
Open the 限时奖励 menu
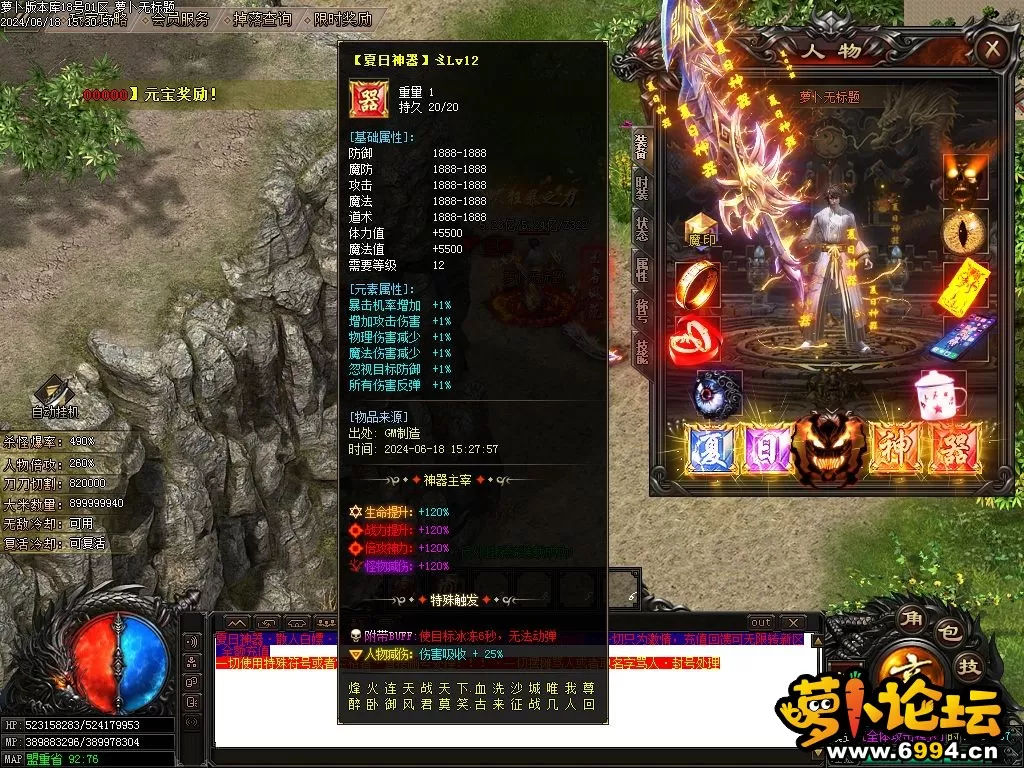342,19
